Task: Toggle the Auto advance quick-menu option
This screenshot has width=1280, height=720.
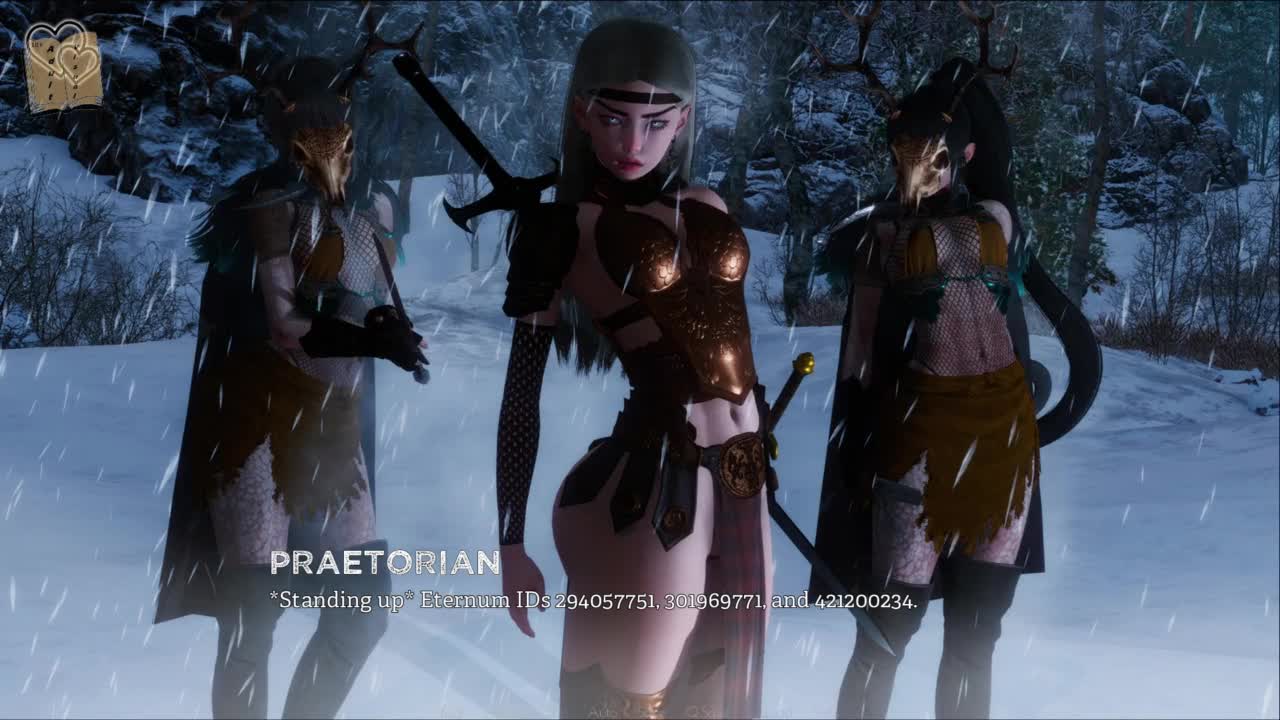Action: [604, 711]
